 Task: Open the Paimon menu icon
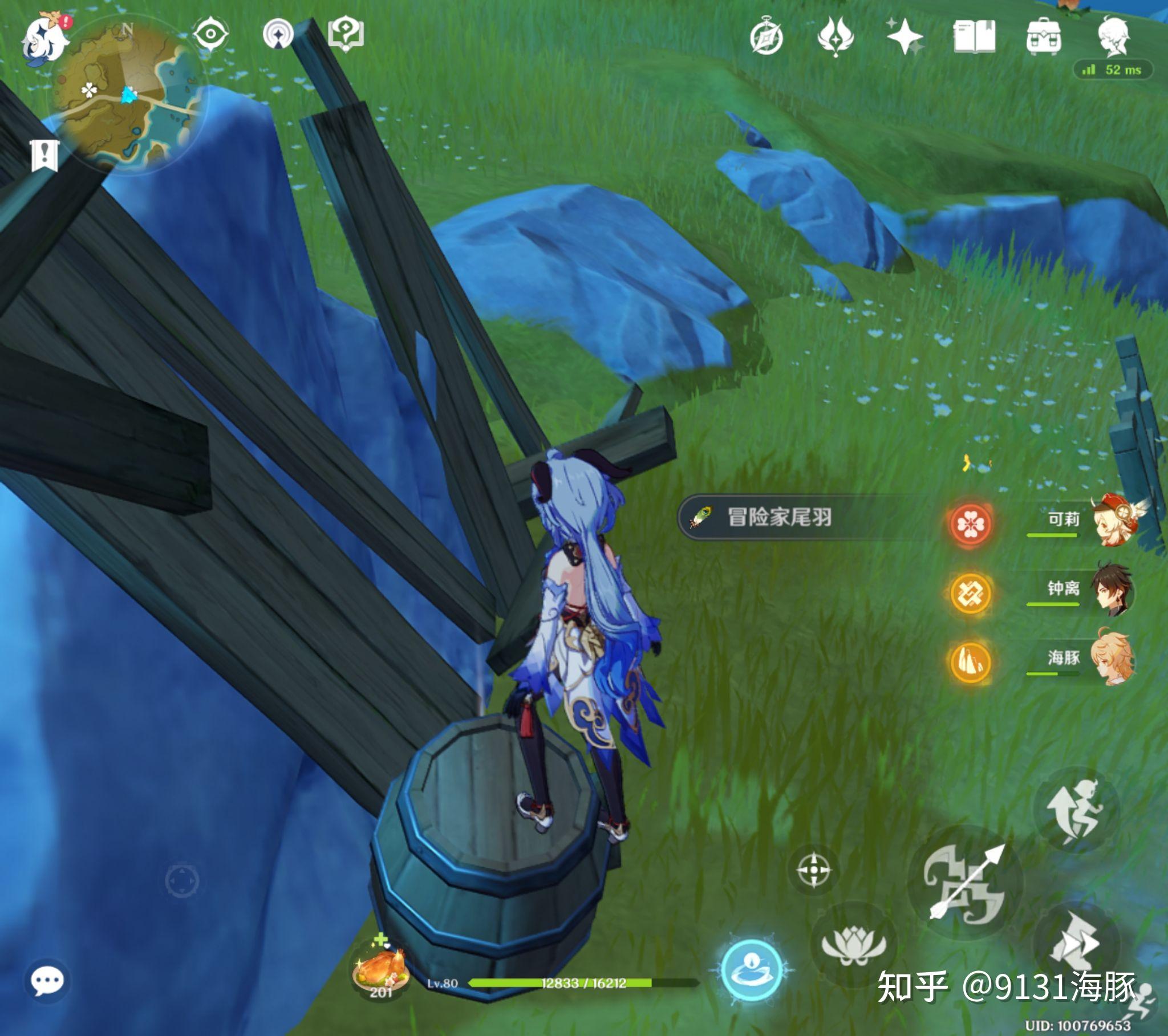(x=44, y=40)
